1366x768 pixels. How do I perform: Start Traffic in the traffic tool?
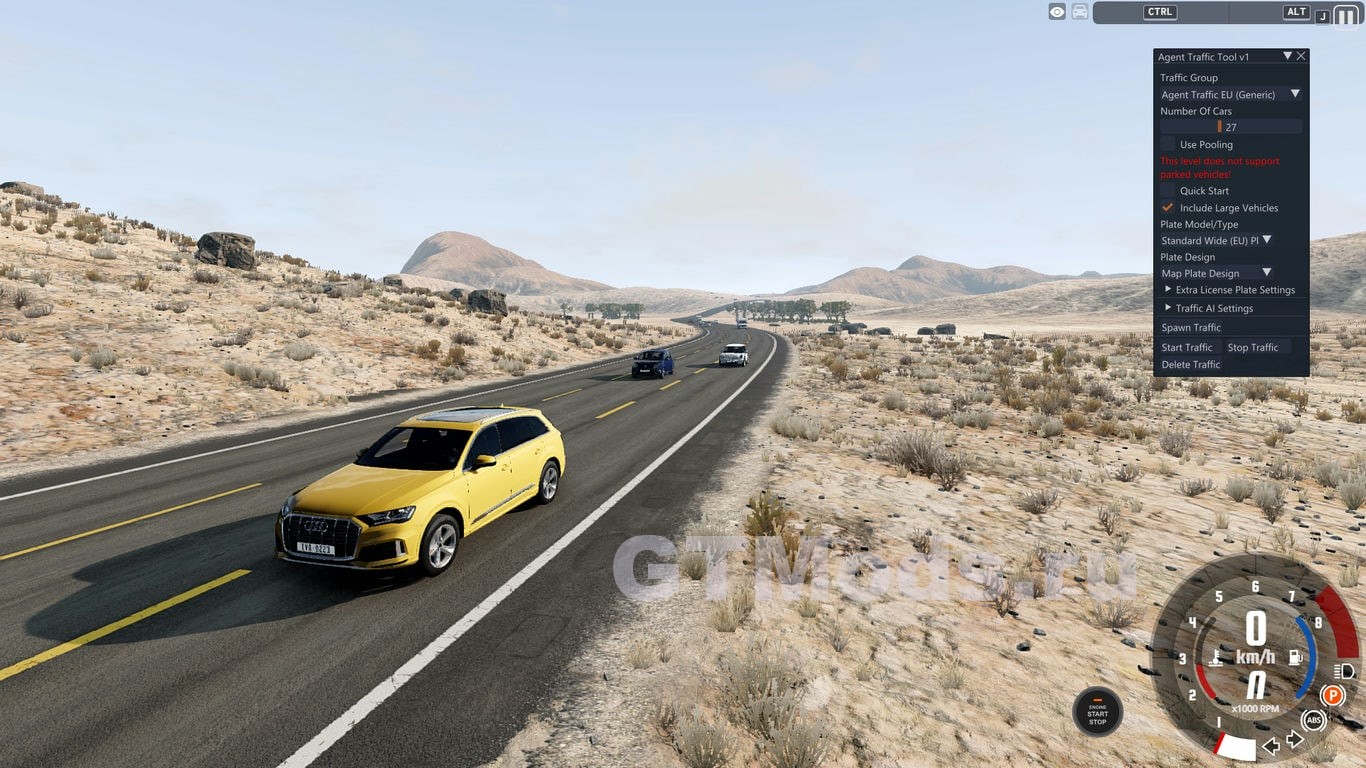click(x=1186, y=347)
